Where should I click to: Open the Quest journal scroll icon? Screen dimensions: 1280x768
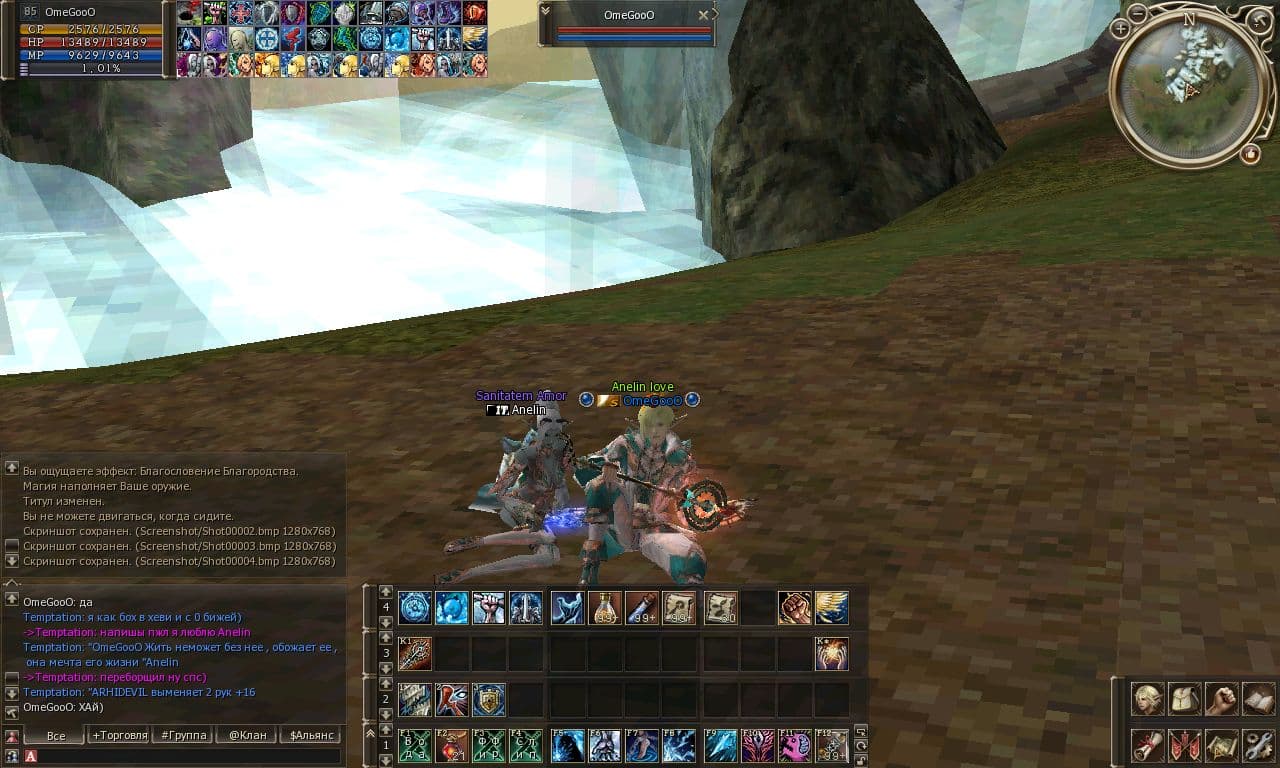point(1146,745)
